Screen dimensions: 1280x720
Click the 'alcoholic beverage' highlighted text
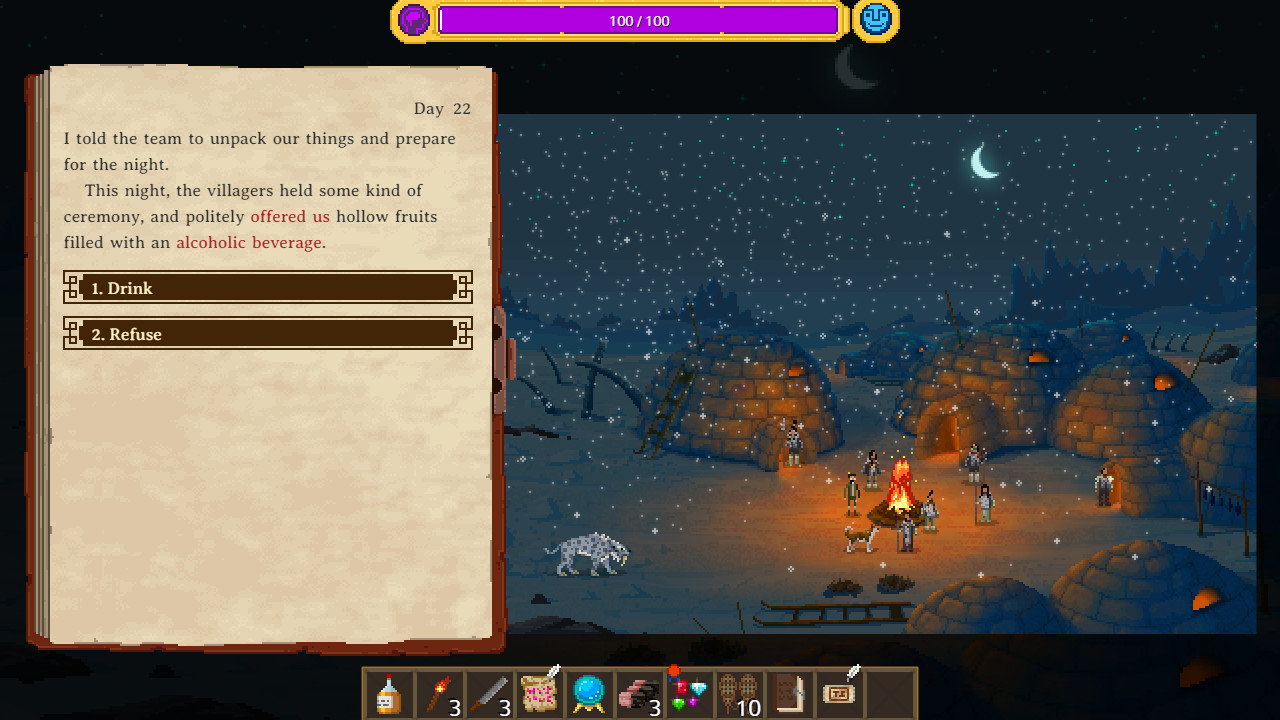click(249, 242)
